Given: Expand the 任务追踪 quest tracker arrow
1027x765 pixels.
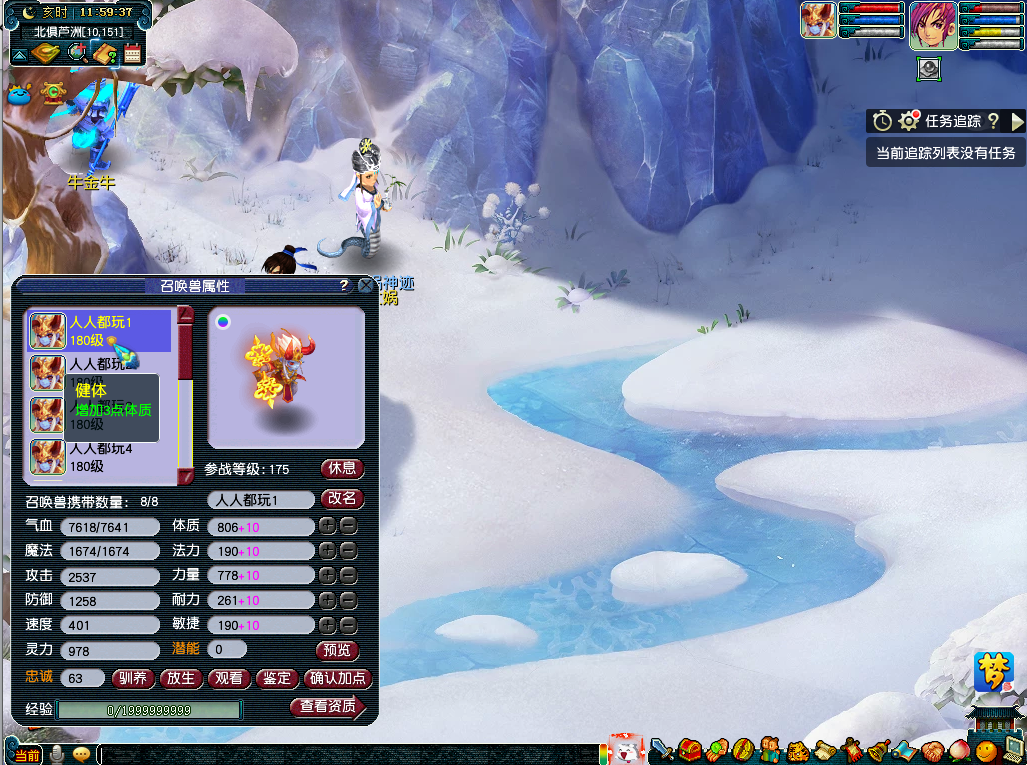Looking at the screenshot, I should point(1018,122).
